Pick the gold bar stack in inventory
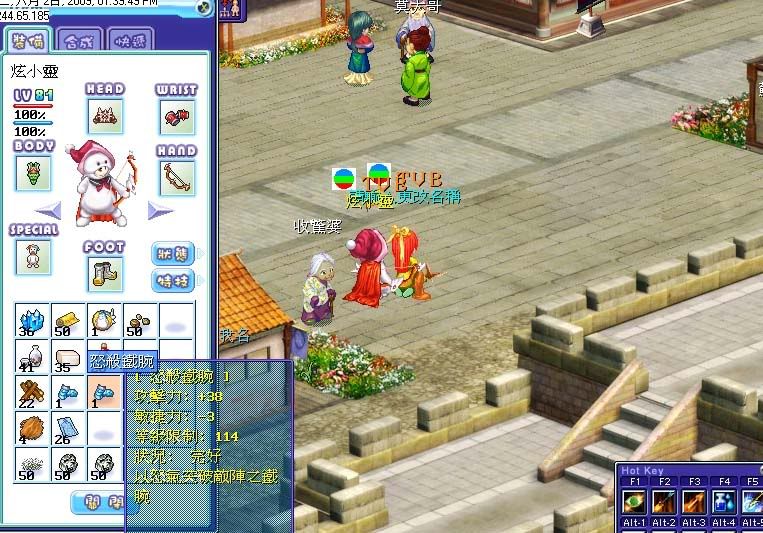763x533 pixels. tap(68, 322)
